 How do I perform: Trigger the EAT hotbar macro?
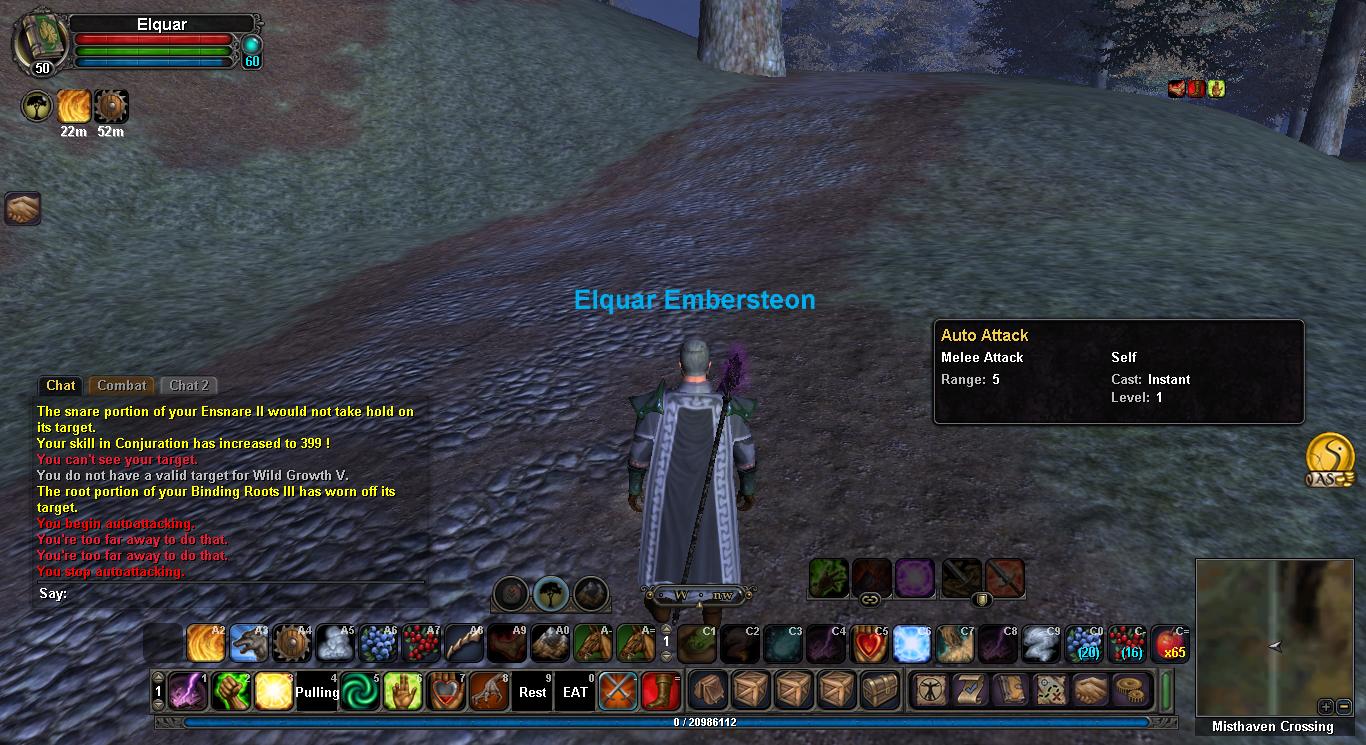tap(576, 691)
